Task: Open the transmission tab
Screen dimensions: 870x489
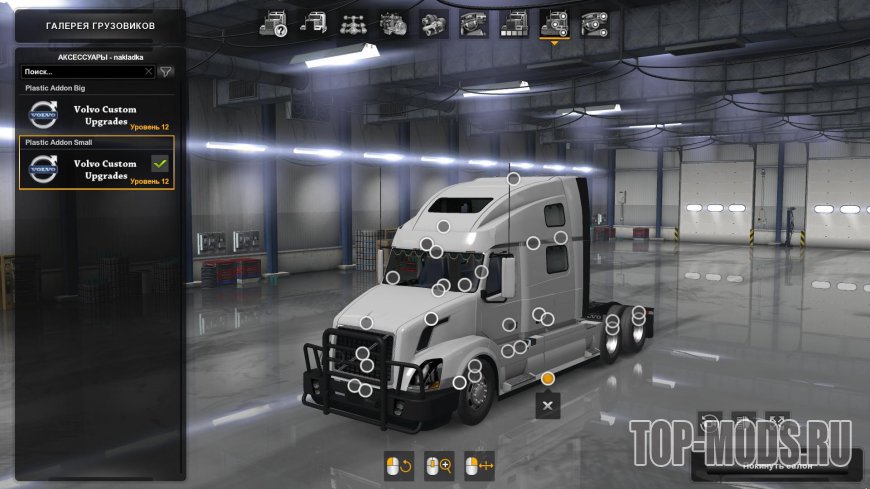Action: [x=433, y=23]
